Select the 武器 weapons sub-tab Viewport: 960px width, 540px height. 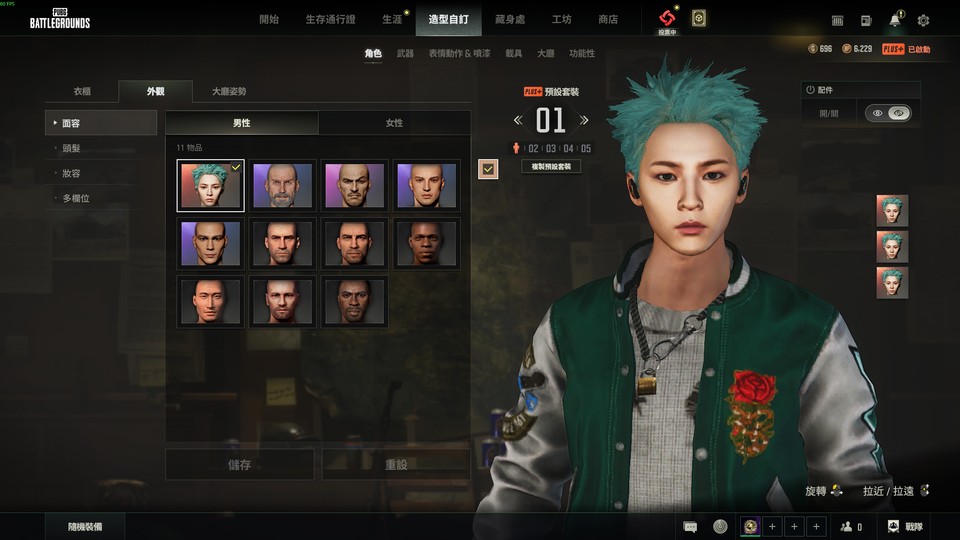(405, 53)
